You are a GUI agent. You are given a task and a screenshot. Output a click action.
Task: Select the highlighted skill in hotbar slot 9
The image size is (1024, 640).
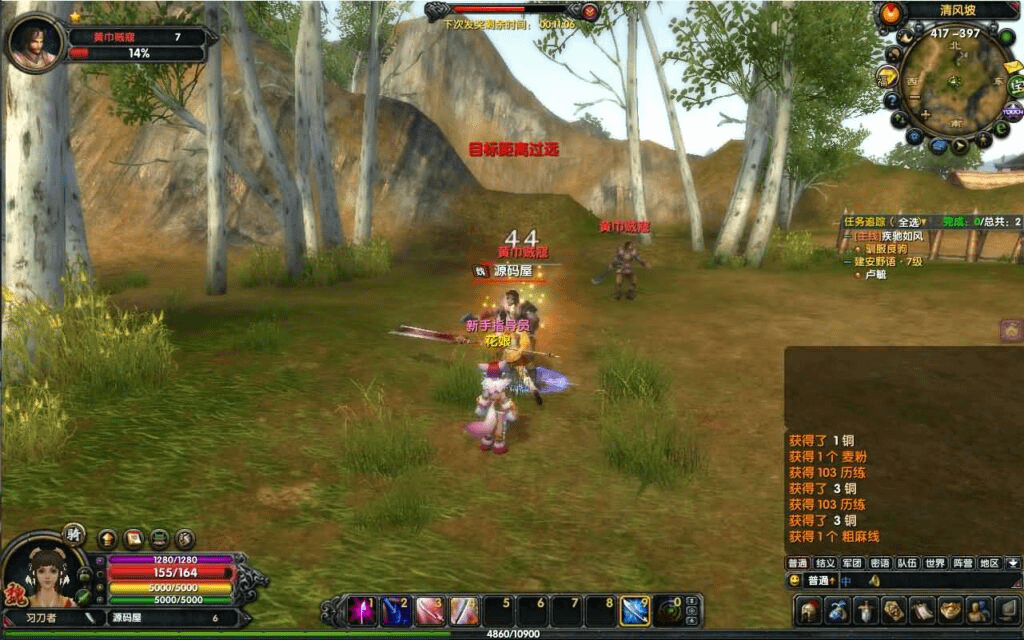click(635, 610)
